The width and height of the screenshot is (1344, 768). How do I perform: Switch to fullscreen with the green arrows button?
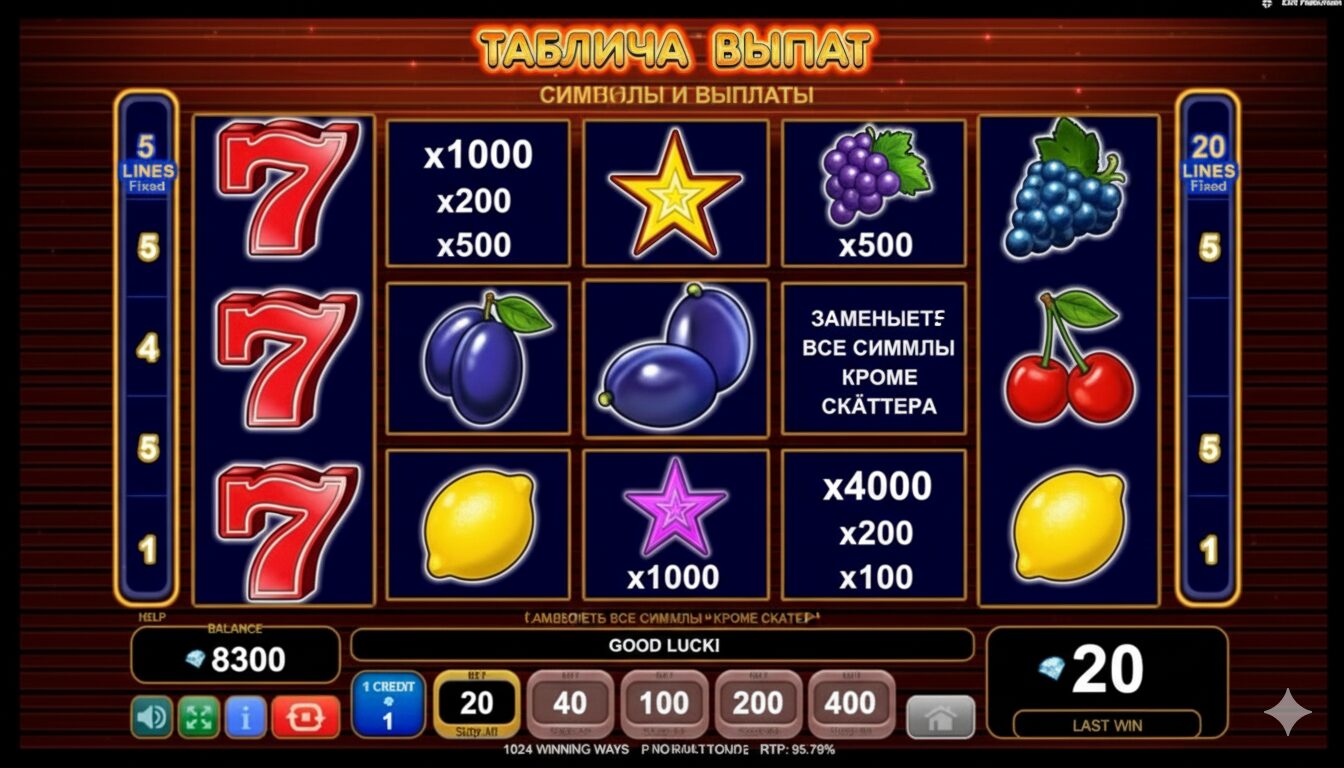point(199,717)
